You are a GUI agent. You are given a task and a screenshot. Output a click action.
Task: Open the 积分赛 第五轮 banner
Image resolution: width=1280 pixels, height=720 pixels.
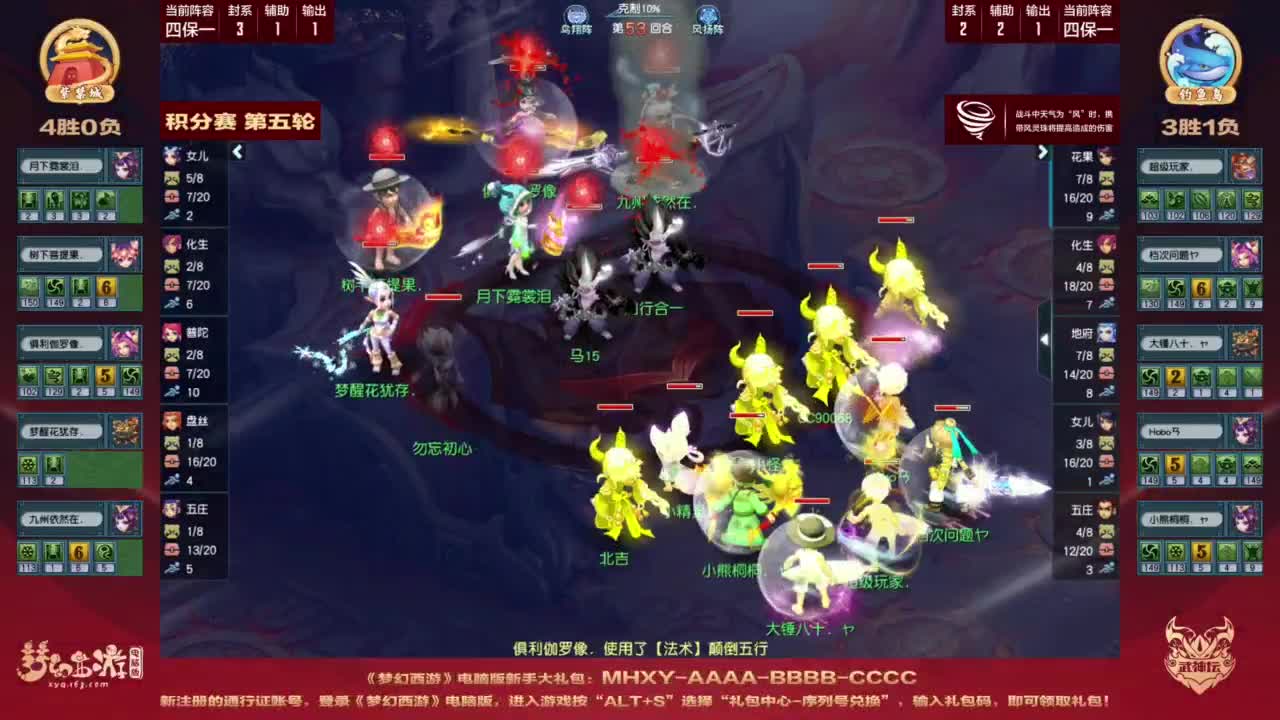tap(240, 120)
